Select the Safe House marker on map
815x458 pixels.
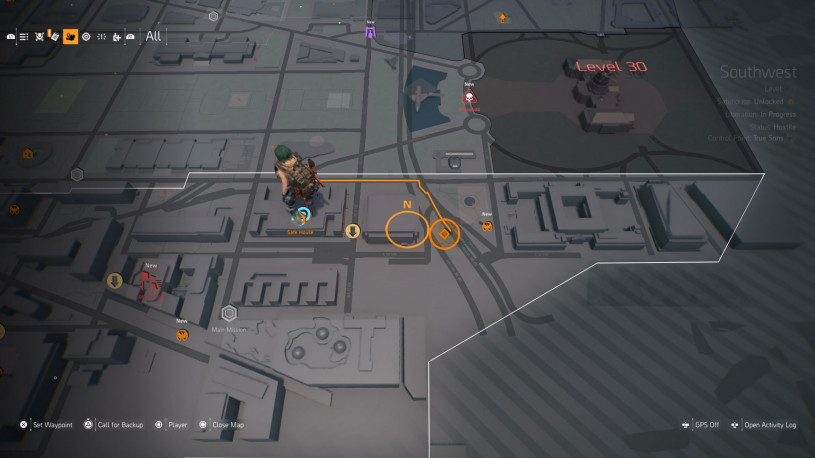(x=301, y=215)
